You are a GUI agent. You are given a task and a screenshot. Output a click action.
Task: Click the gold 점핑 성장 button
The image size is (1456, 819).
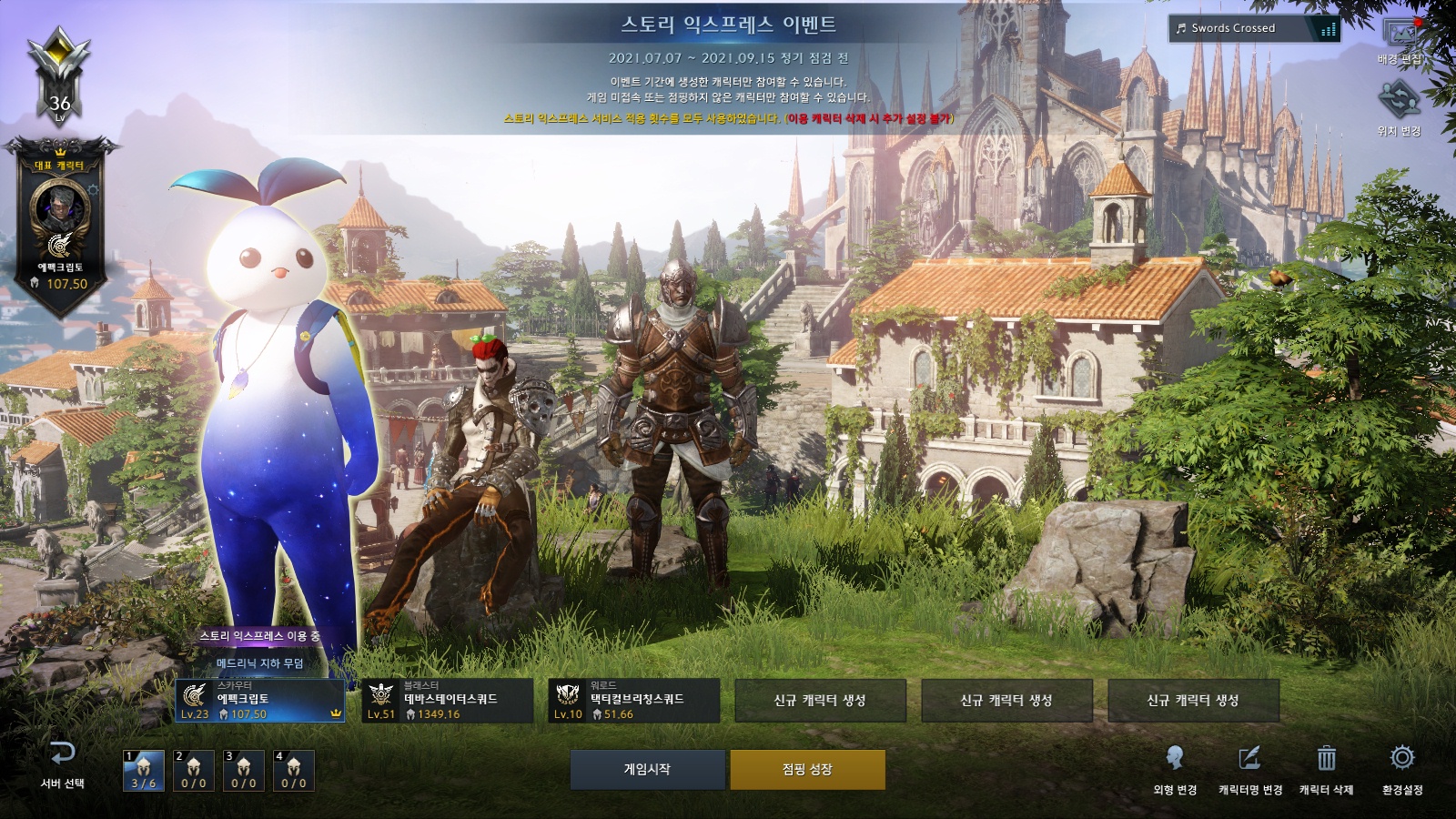coord(807,770)
